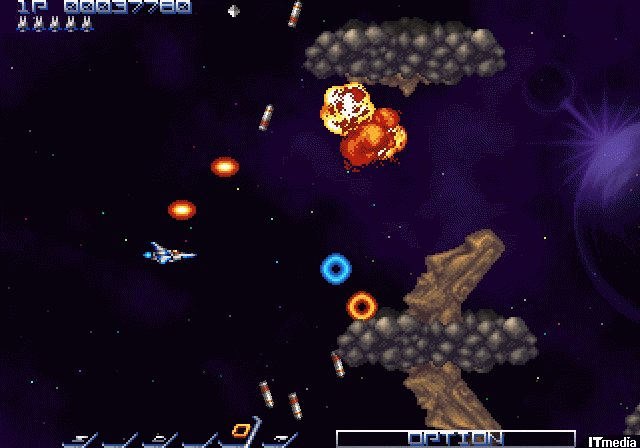This screenshot has width=640, height=448.
Task: Select the highlighted orange Option power-up slot
Action: coord(240,431)
